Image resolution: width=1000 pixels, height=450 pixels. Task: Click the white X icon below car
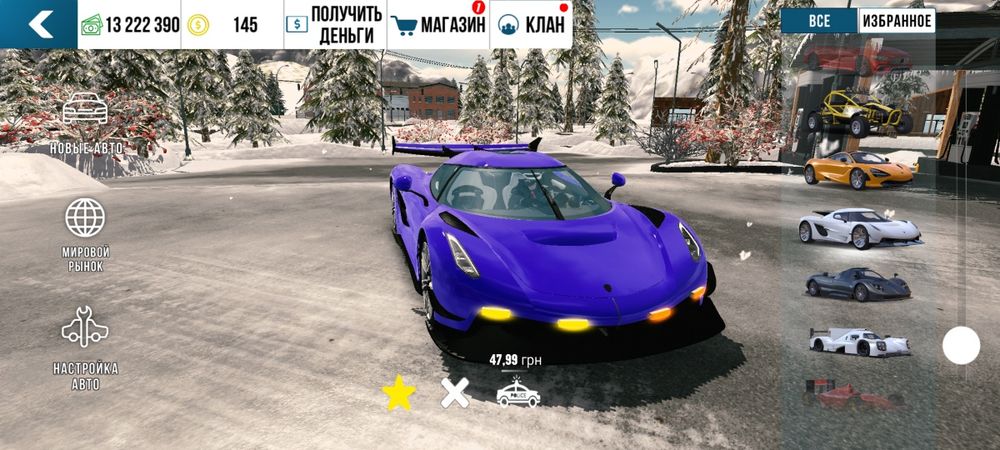(x=455, y=394)
